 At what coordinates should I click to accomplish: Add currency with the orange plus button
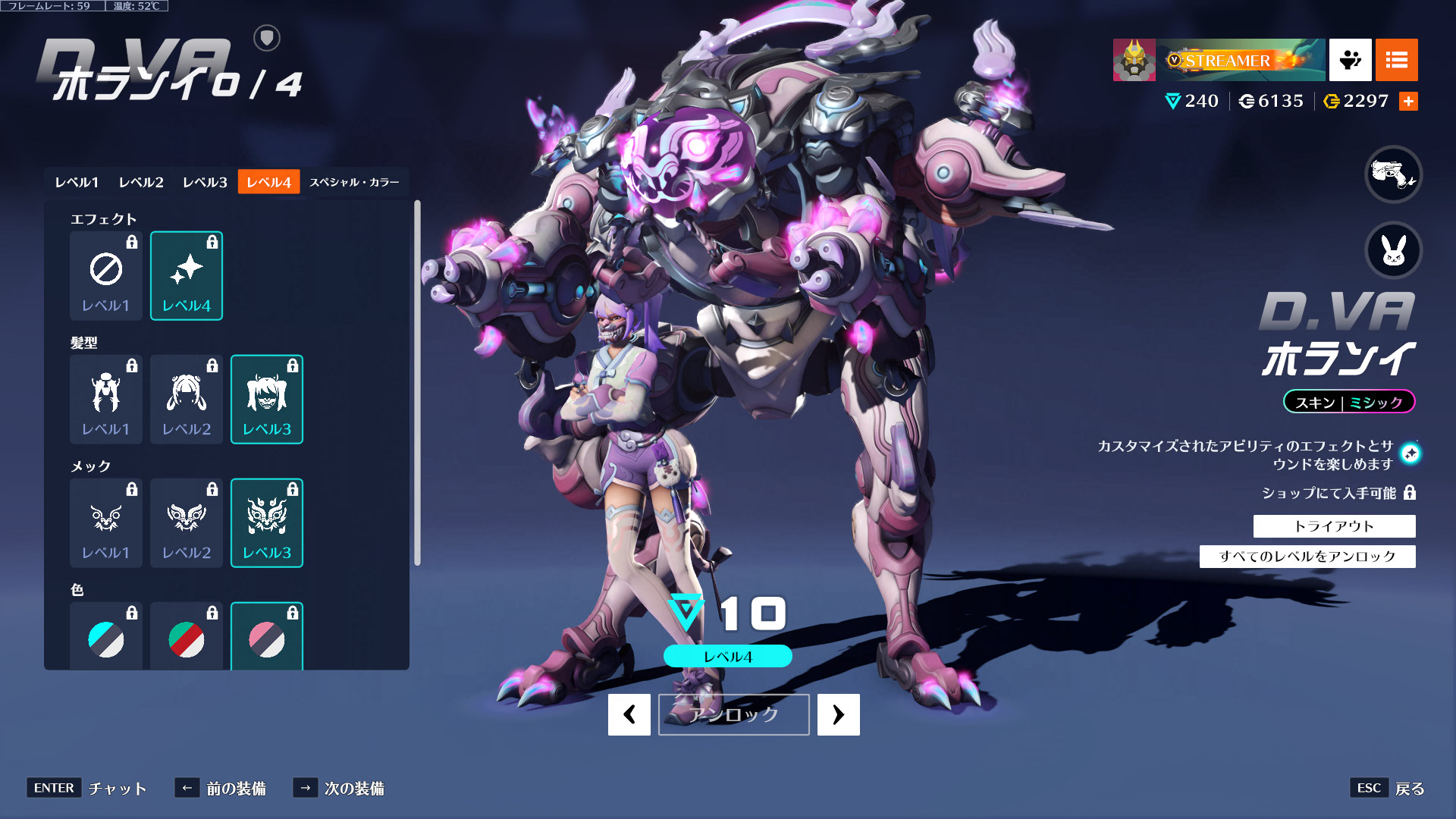[x=1408, y=101]
